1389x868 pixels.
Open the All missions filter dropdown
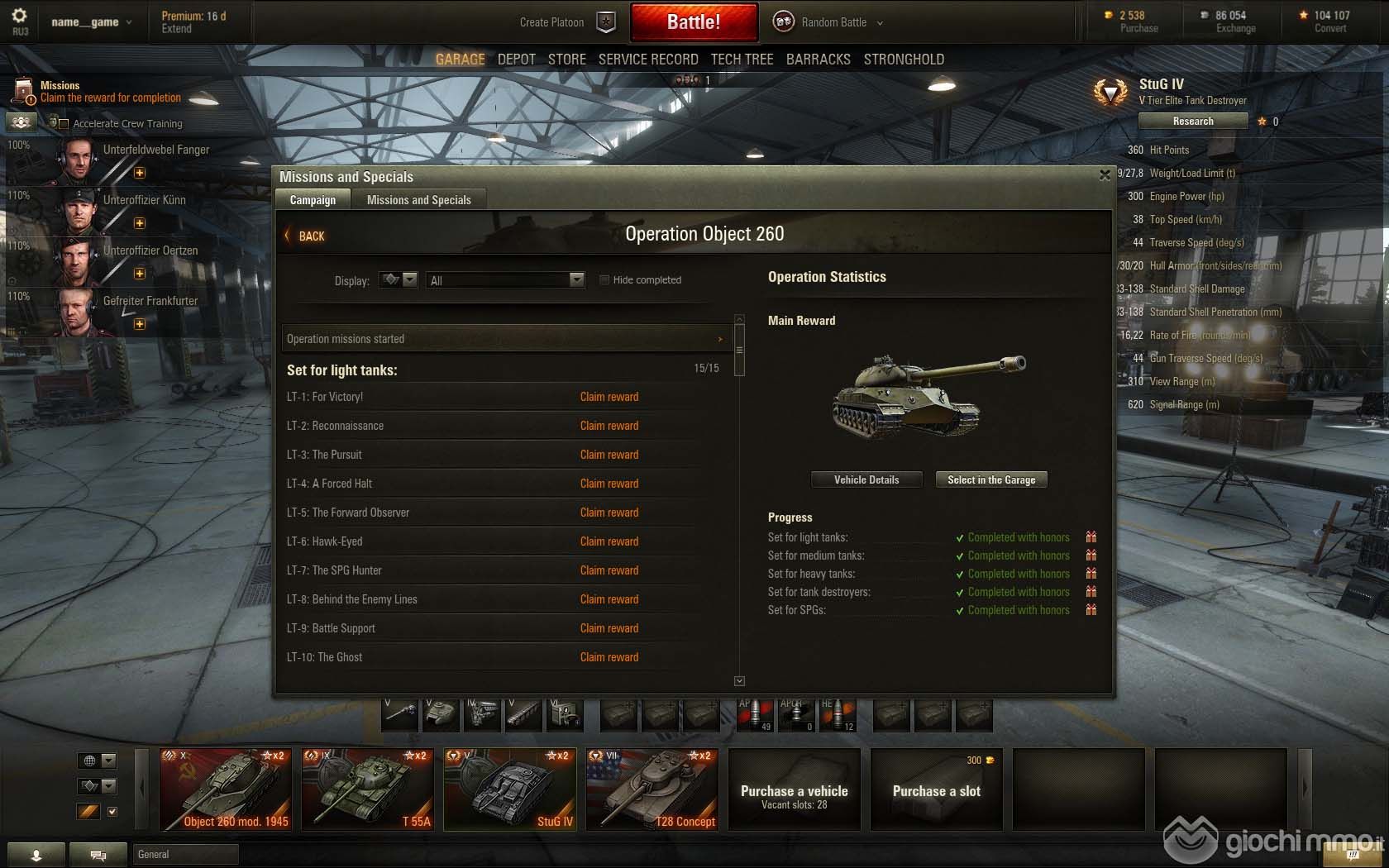coord(505,280)
